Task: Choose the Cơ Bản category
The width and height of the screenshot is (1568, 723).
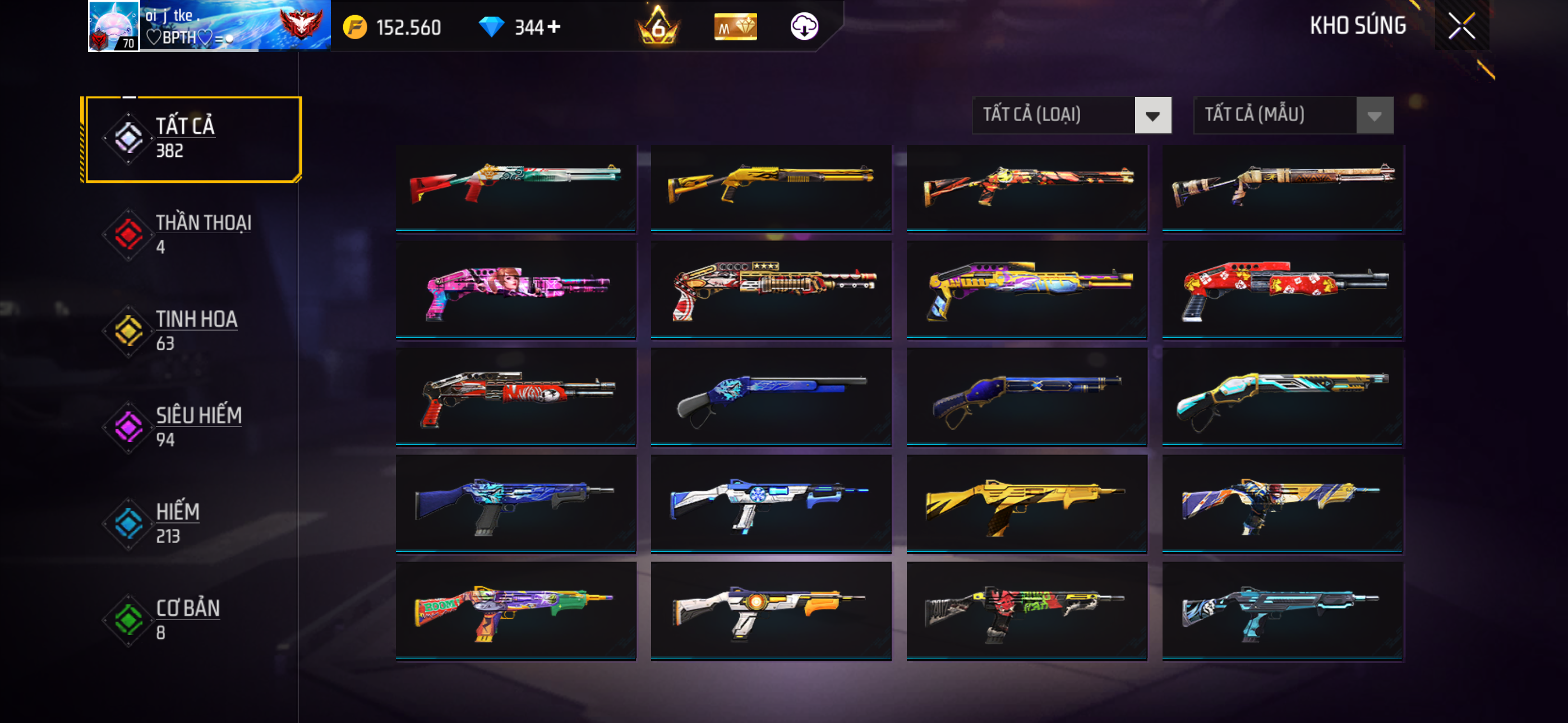Action: click(x=192, y=619)
